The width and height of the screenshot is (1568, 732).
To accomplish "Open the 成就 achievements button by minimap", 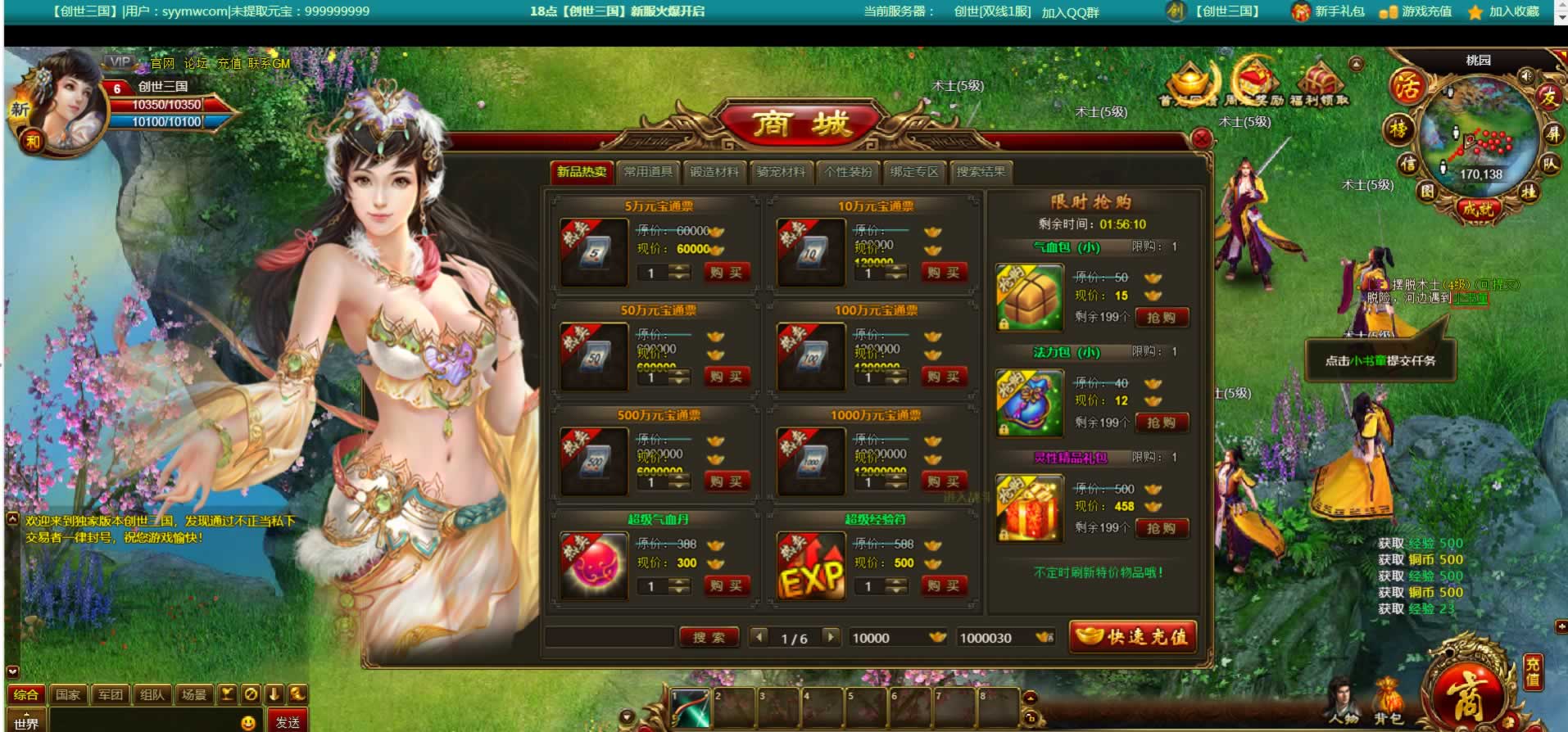I will [x=1478, y=209].
